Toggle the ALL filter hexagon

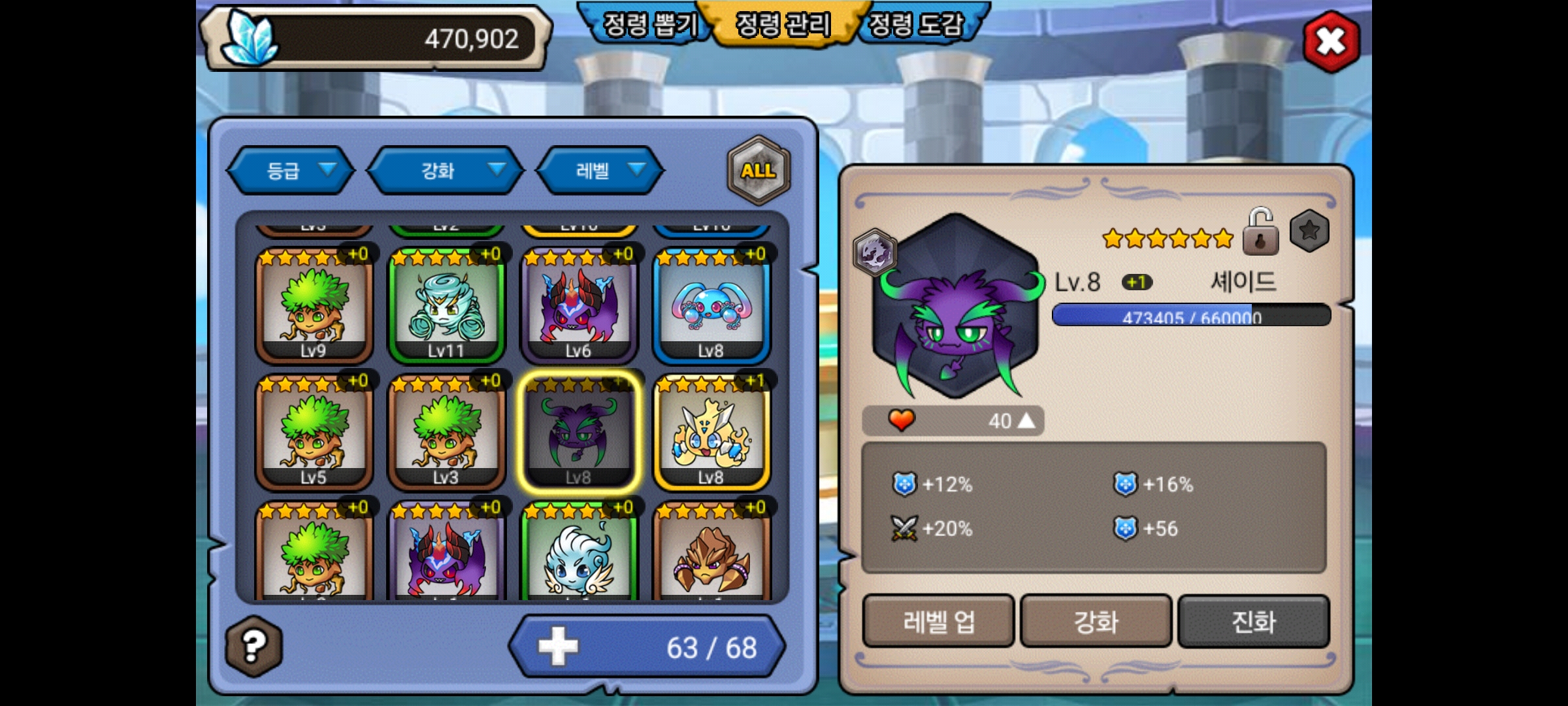758,171
